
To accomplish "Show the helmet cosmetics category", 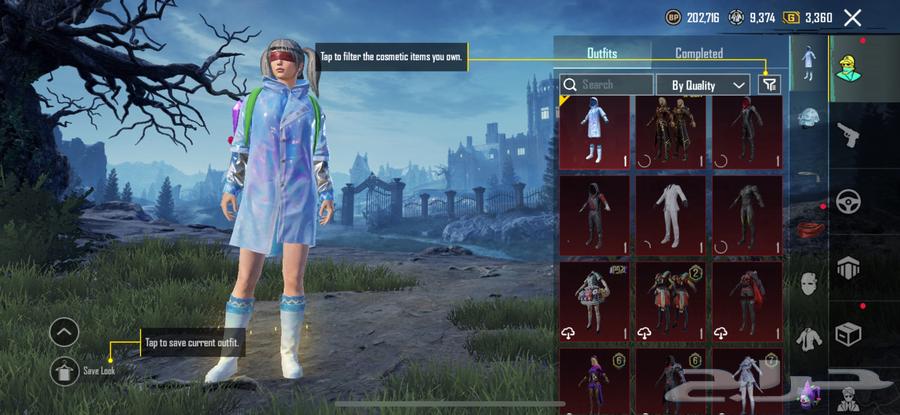I will click(808, 119).
